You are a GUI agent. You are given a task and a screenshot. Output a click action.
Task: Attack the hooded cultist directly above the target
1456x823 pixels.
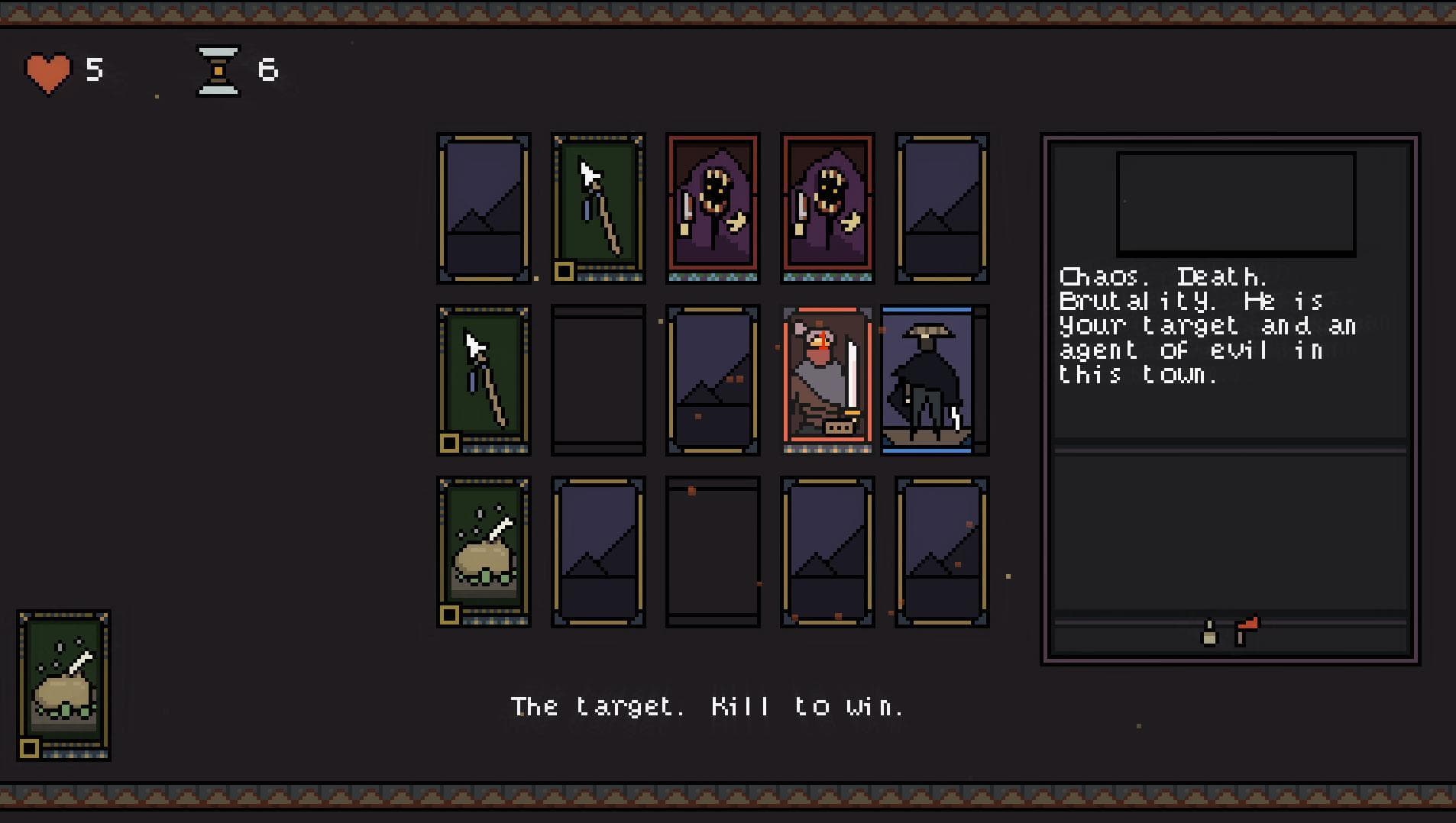(x=827, y=208)
